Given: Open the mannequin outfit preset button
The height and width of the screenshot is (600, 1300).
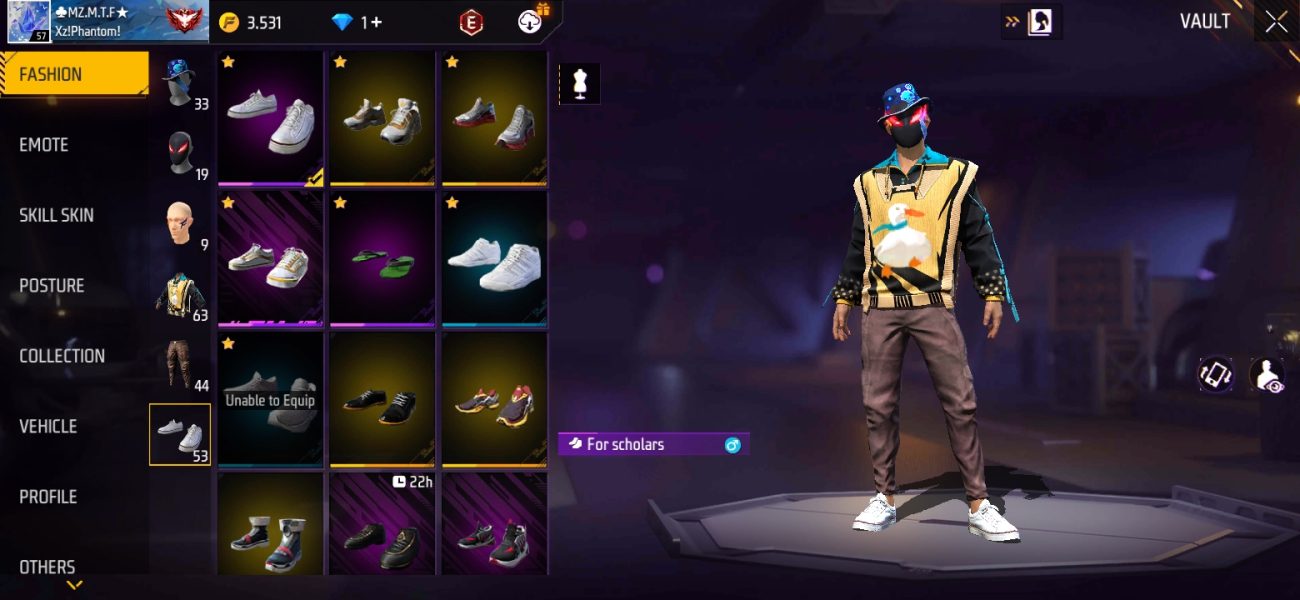Looking at the screenshot, I should [x=579, y=84].
